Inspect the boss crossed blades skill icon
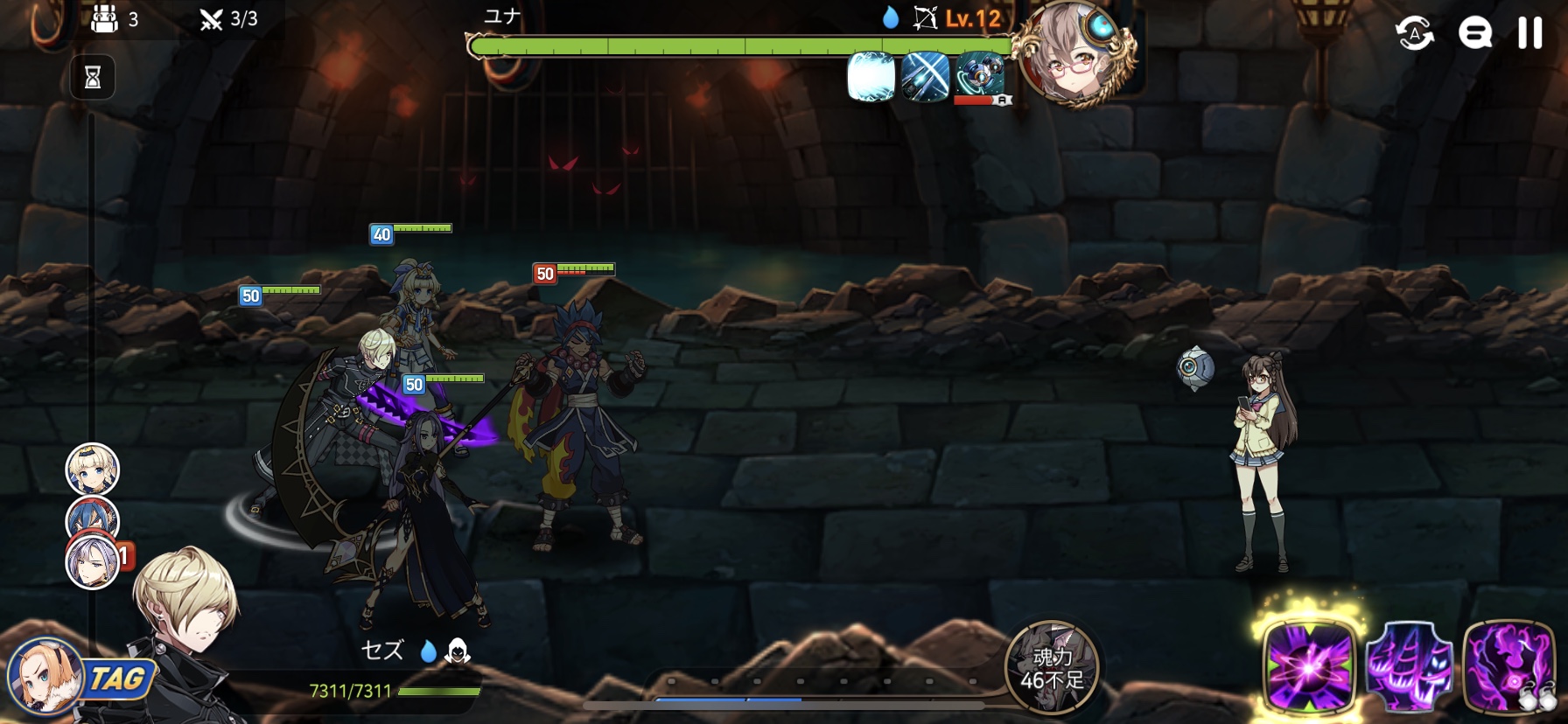1568x724 pixels. tap(925, 77)
